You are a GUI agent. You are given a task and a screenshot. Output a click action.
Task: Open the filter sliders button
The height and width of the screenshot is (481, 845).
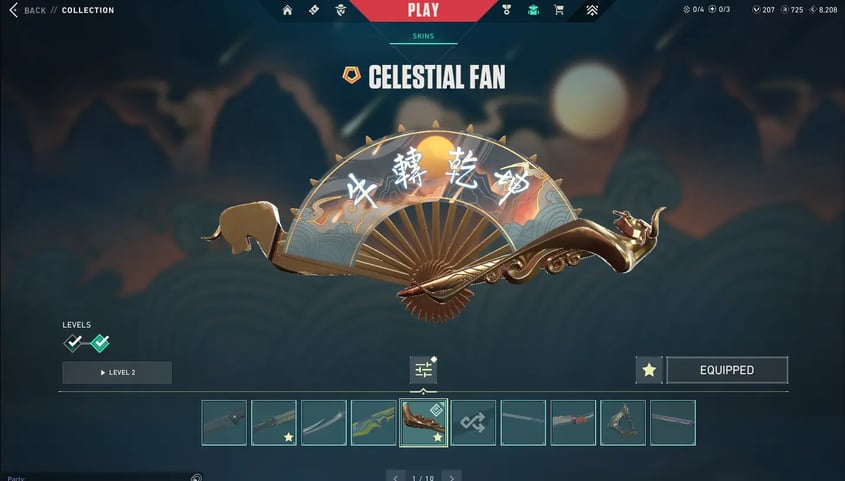pos(423,370)
